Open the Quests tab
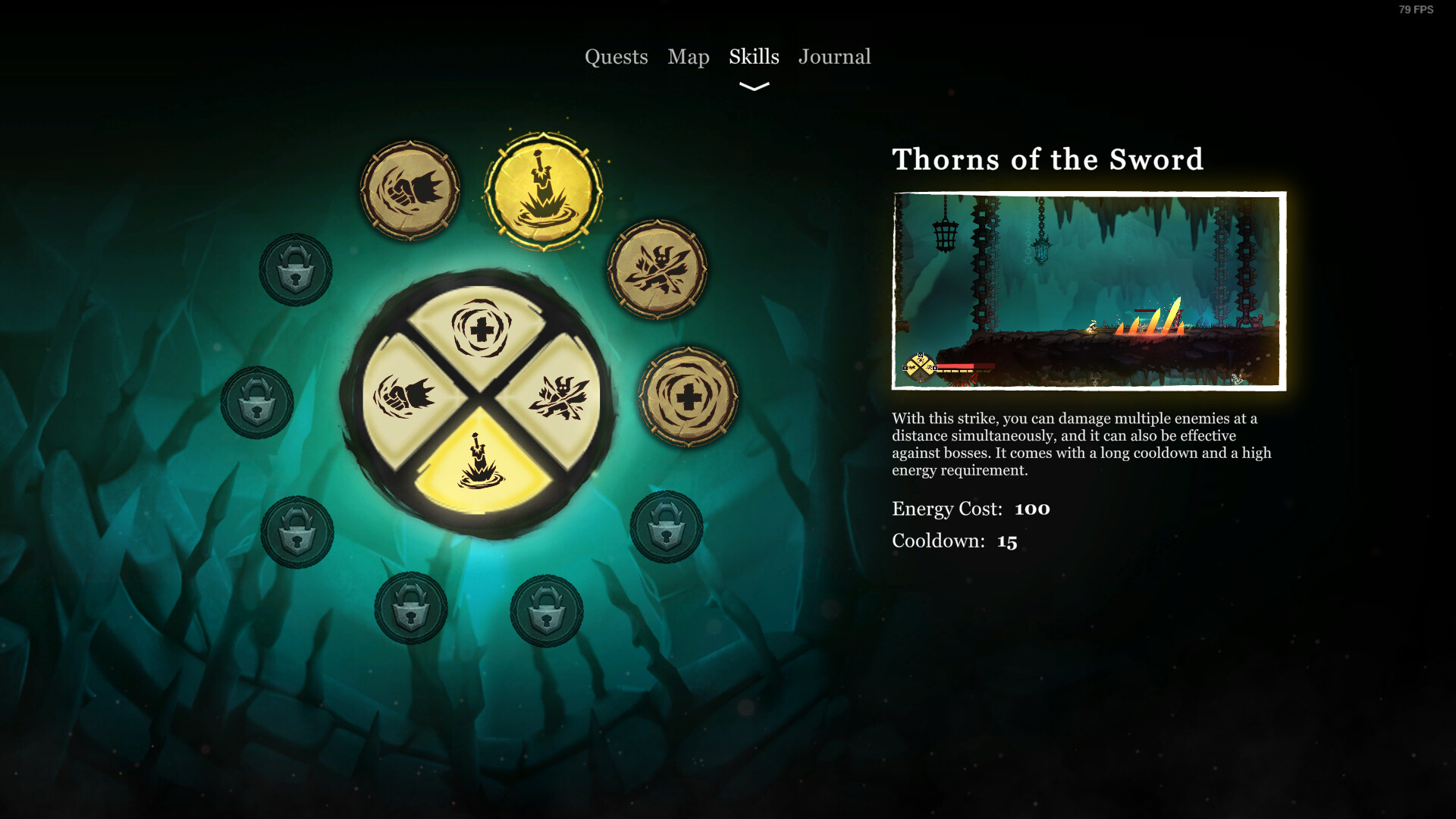This screenshot has width=1456, height=819. click(617, 57)
